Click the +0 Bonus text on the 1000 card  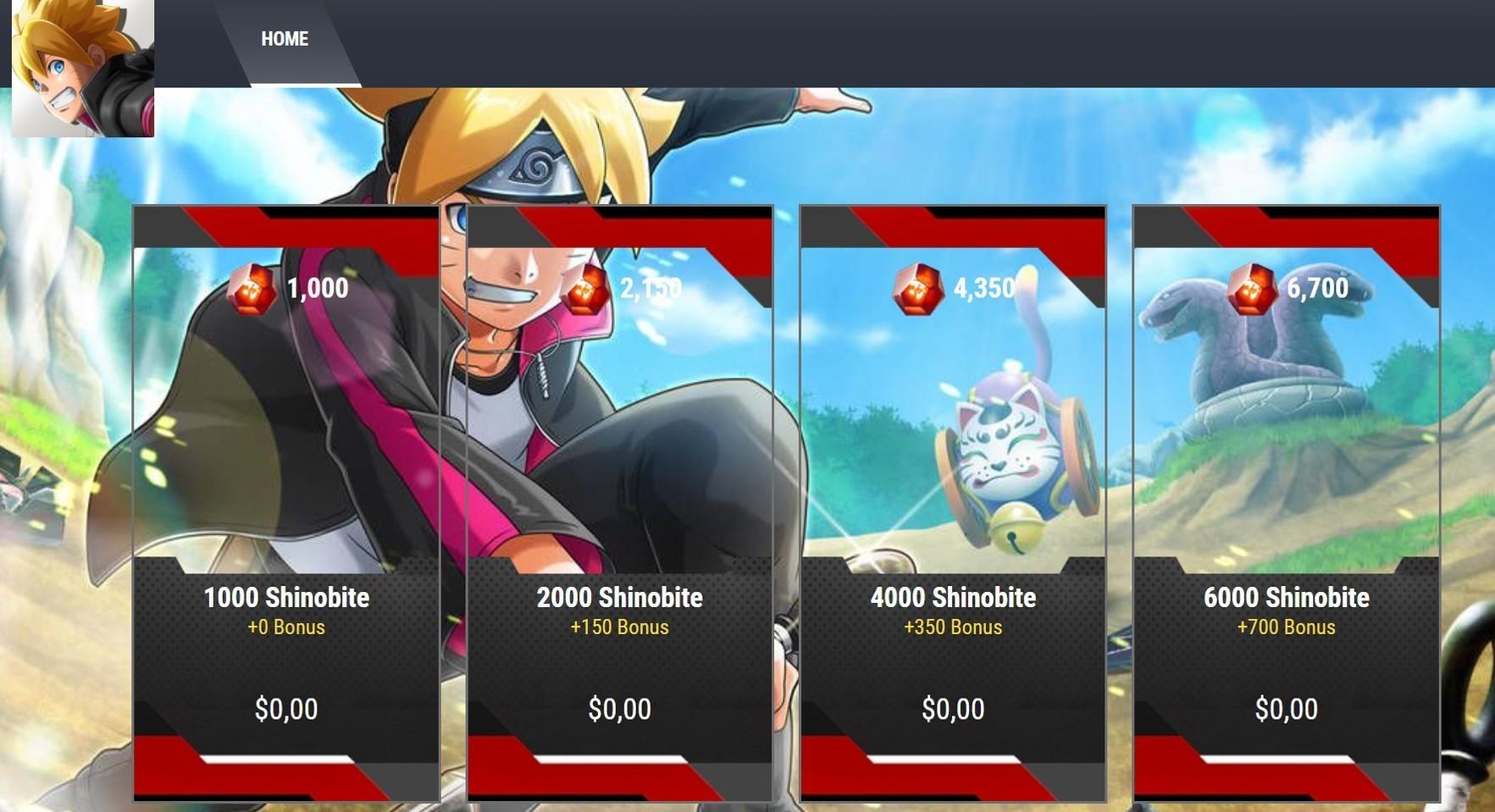pos(285,627)
